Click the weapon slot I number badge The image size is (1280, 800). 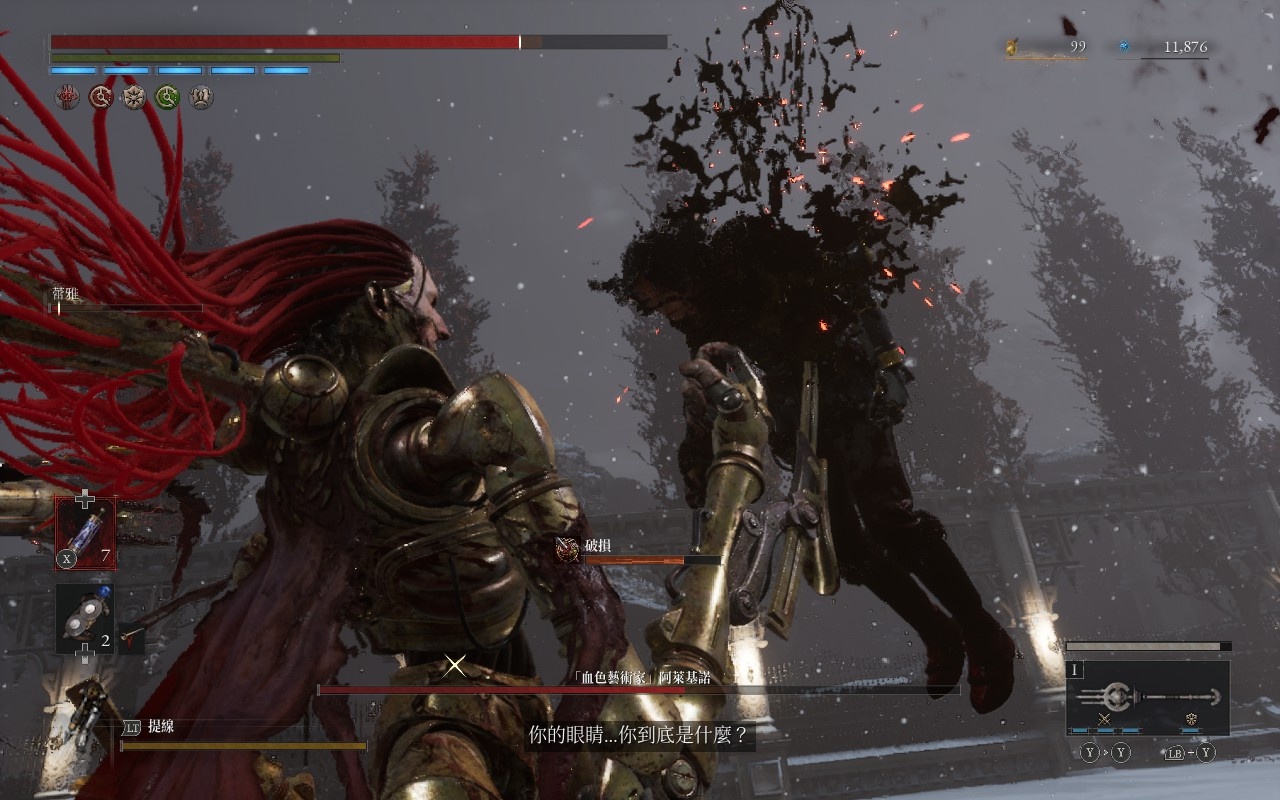(x=1075, y=670)
